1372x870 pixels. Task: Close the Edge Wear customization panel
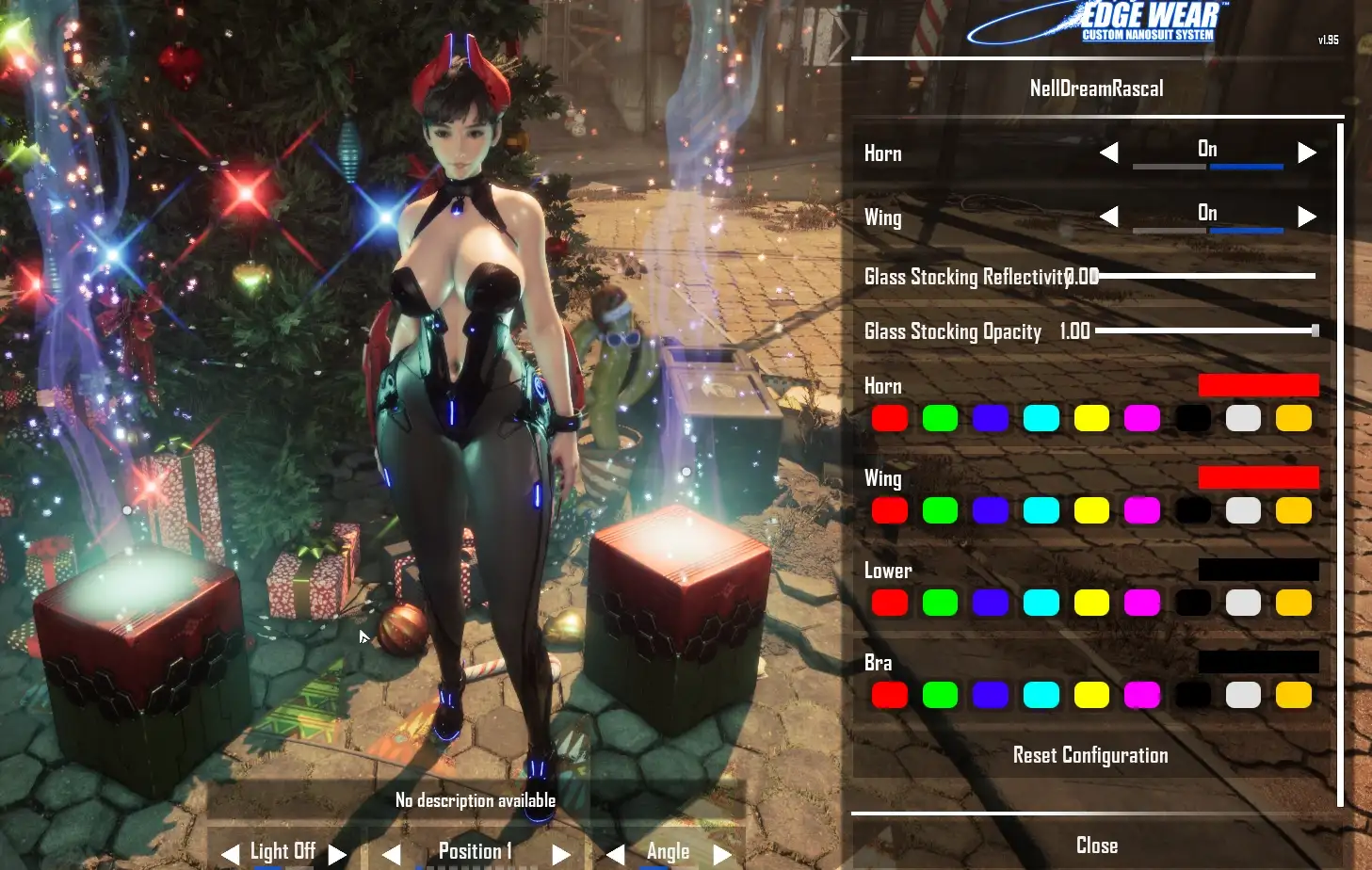pyautogui.click(x=1096, y=846)
